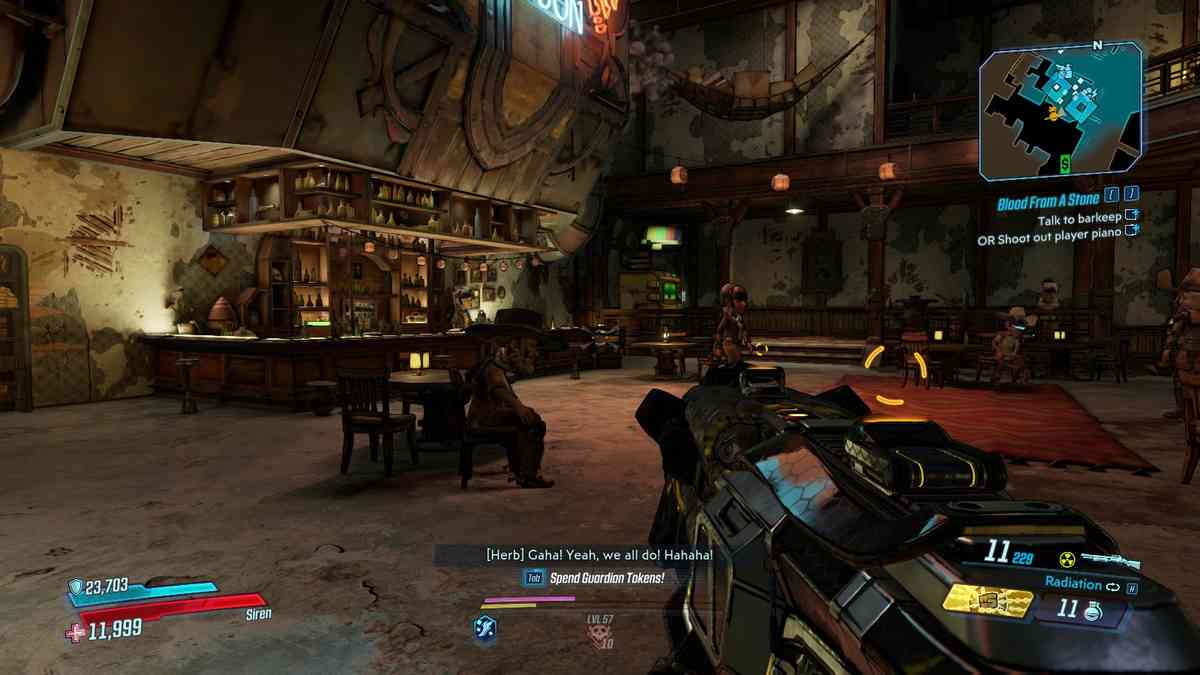This screenshot has width=1200, height=675.
Task: Select the equipped weapon card icon
Action: coord(988,599)
